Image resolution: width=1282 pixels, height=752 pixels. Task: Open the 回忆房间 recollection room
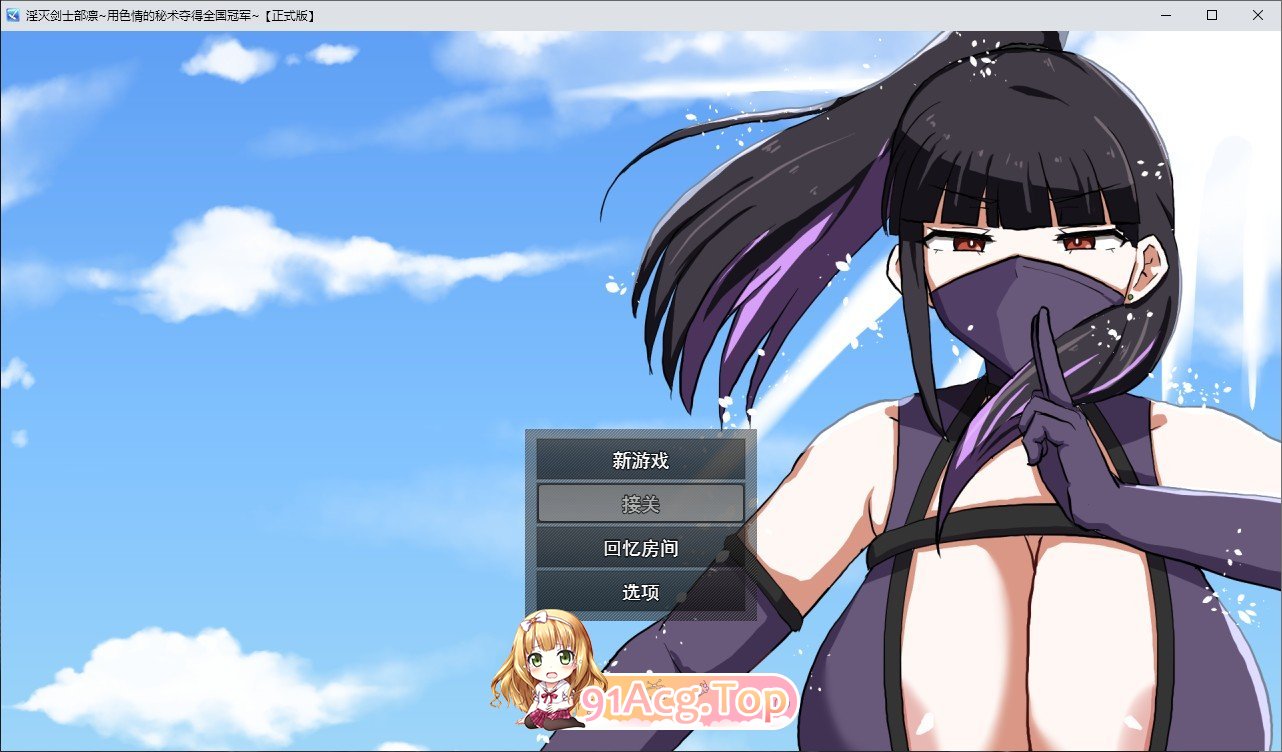(640, 548)
